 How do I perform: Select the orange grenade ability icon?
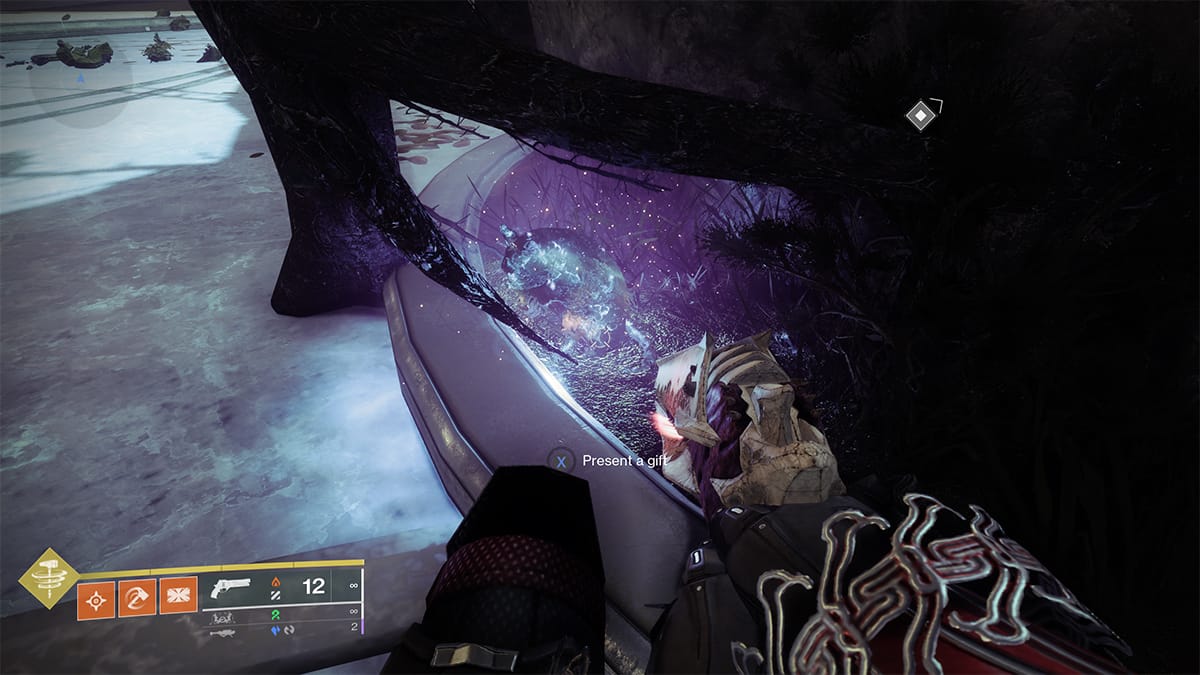pos(97,600)
